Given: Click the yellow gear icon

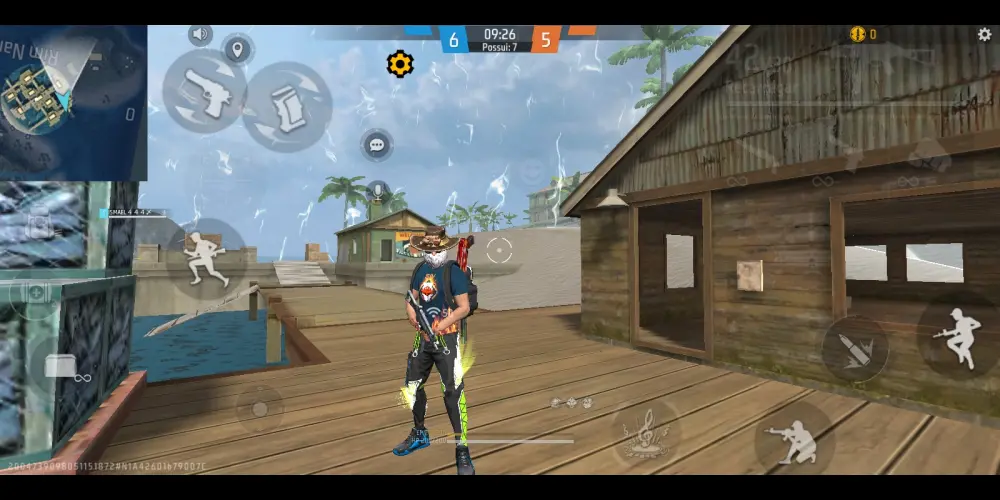Looking at the screenshot, I should coord(400,64).
